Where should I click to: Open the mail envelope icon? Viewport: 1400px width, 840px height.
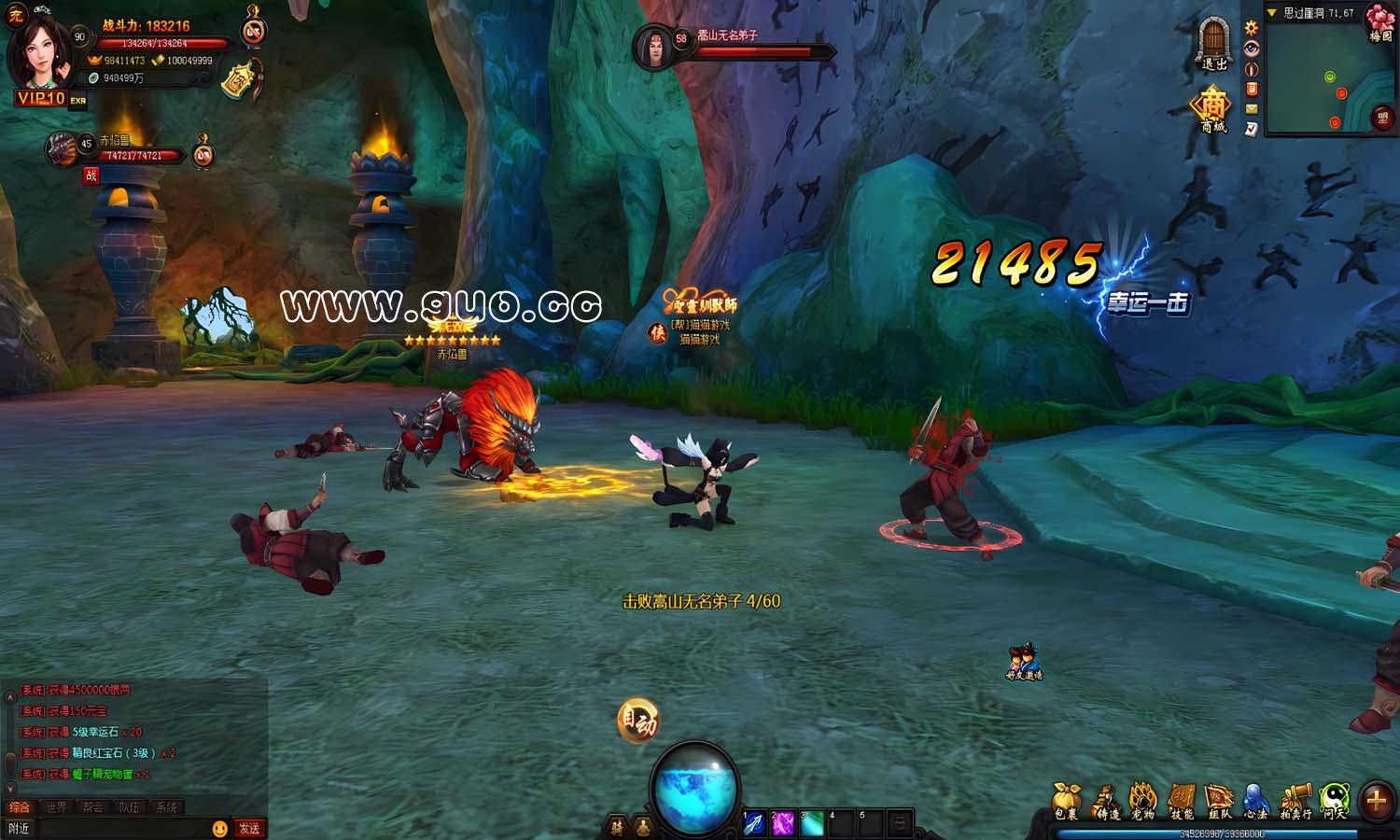(x=1252, y=109)
